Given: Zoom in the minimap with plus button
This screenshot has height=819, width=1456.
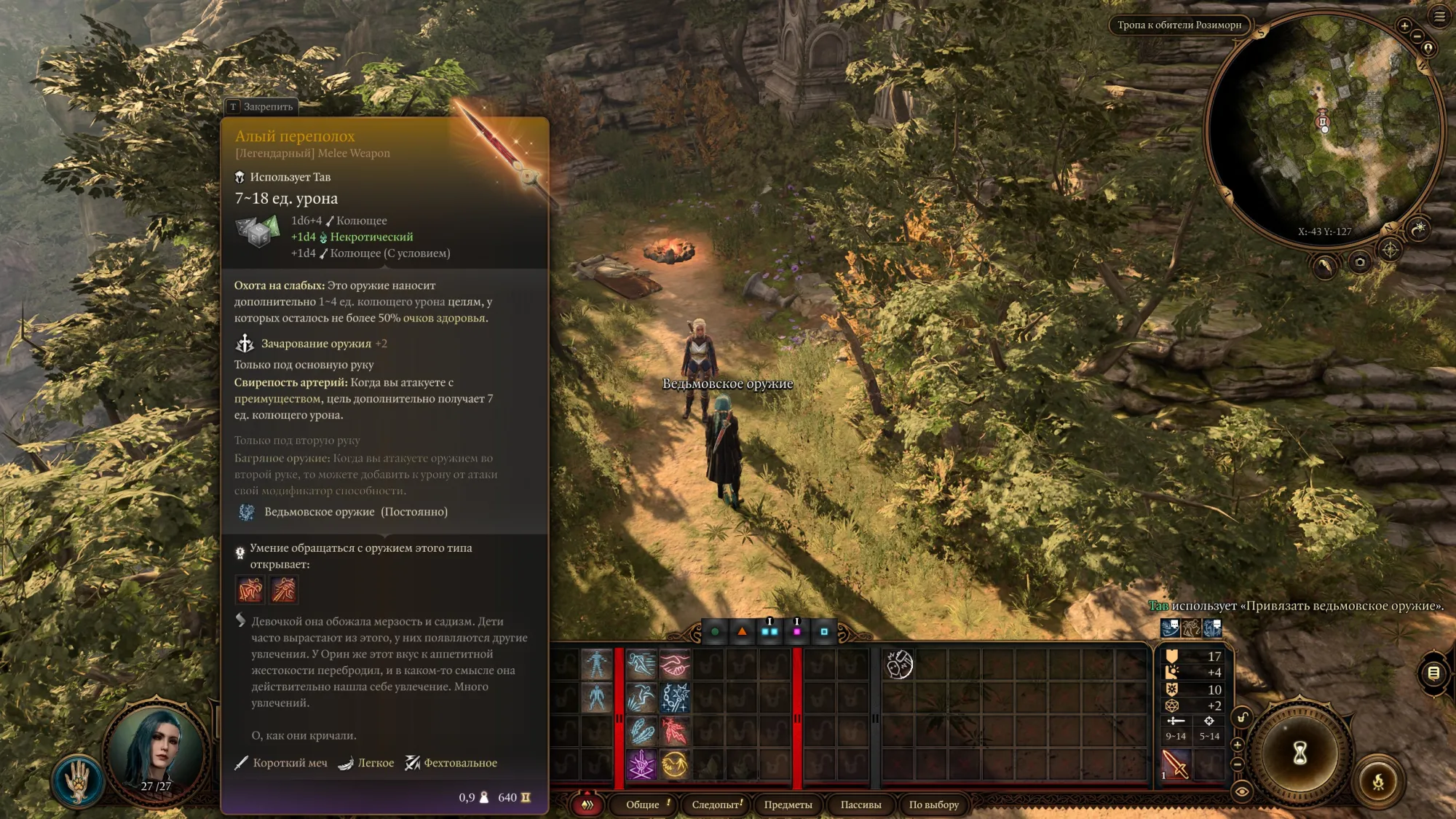Looking at the screenshot, I should 1404,26.
